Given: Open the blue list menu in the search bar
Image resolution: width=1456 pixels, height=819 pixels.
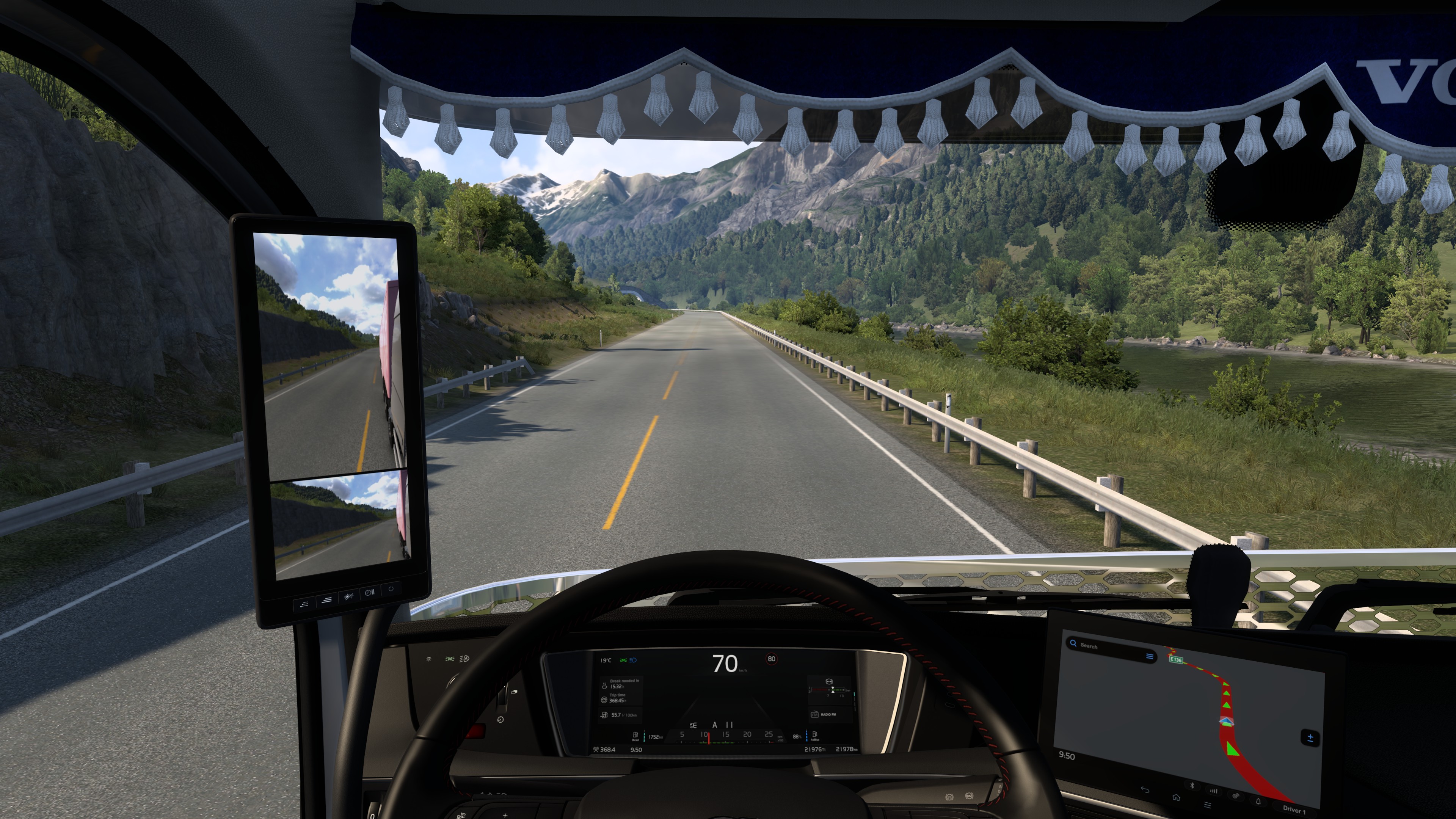Looking at the screenshot, I should [x=1149, y=656].
